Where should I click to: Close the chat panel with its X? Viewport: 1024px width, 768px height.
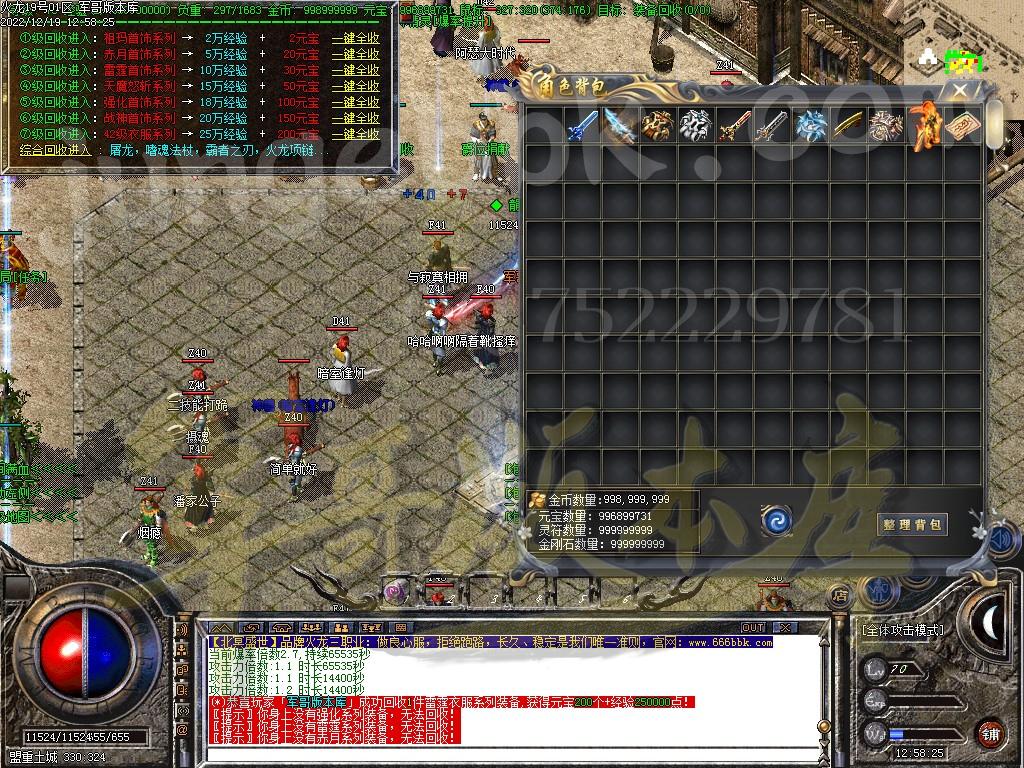(786, 627)
